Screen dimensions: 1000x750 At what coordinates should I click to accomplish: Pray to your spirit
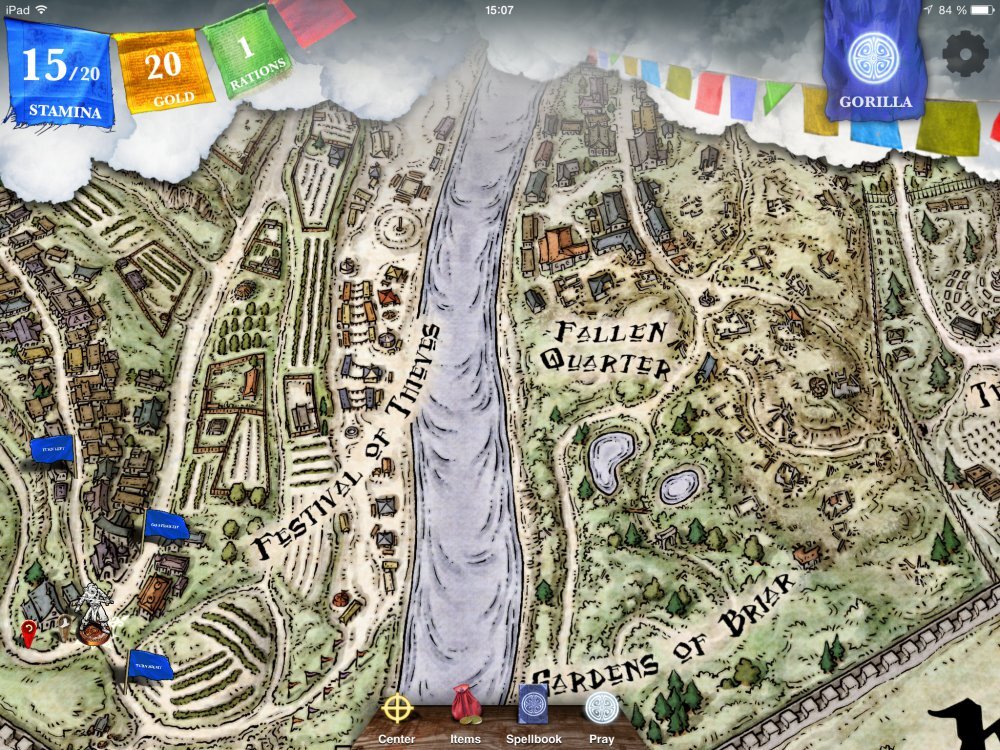pos(601,712)
